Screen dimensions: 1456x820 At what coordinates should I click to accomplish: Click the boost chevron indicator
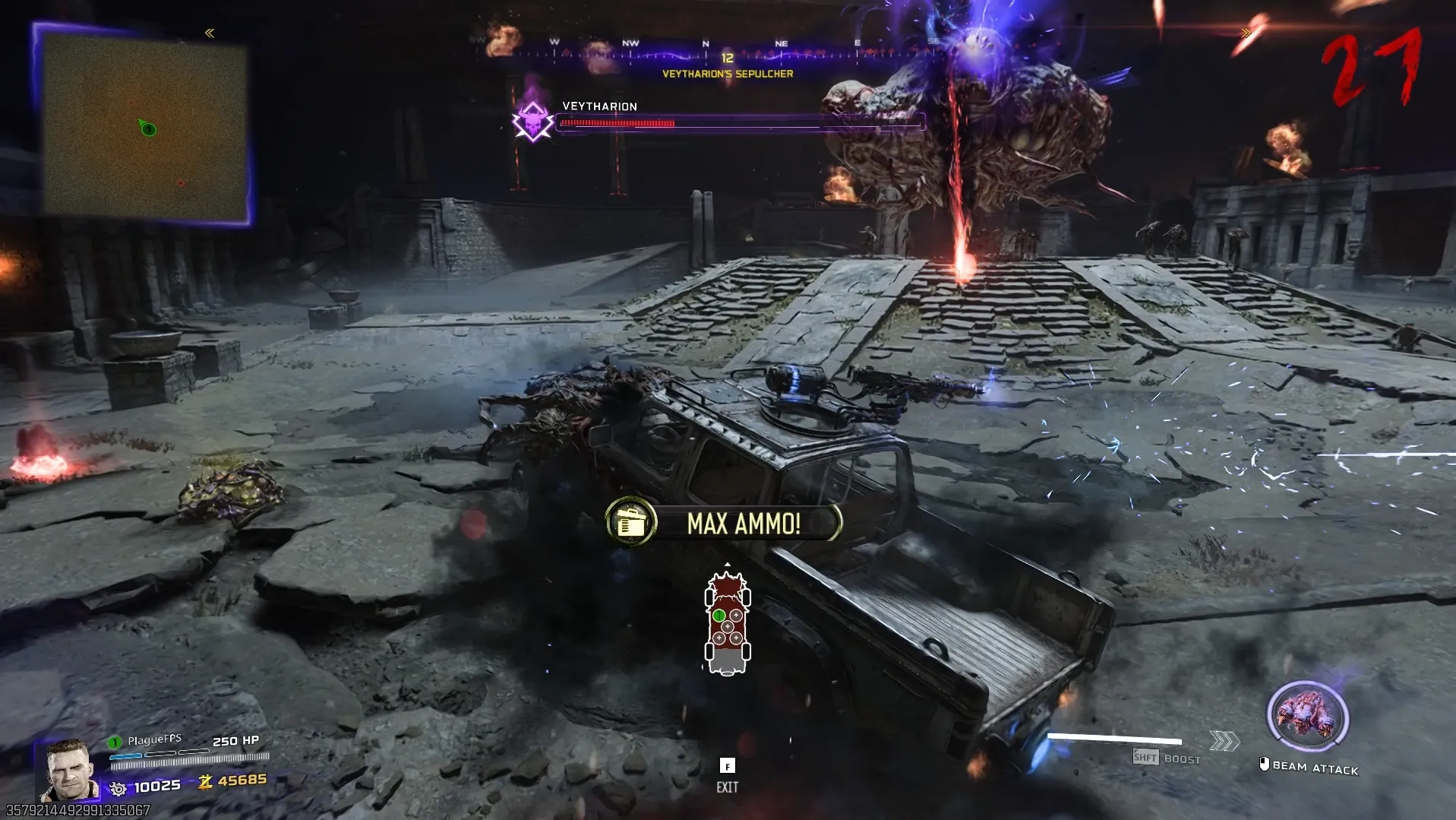click(1224, 741)
